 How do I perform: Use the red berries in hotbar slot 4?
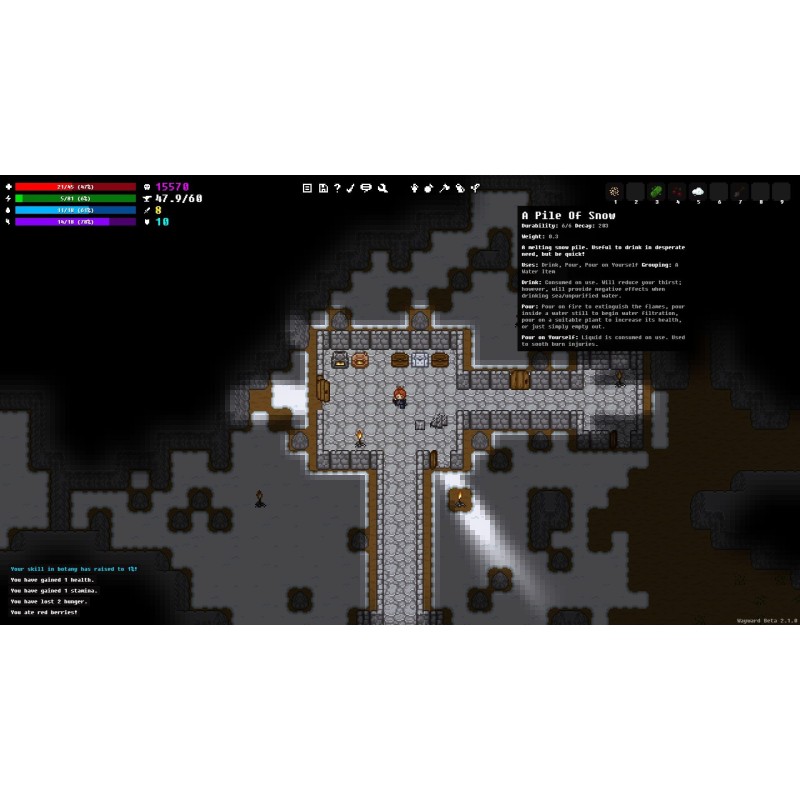pyautogui.click(x=677, y=191)
